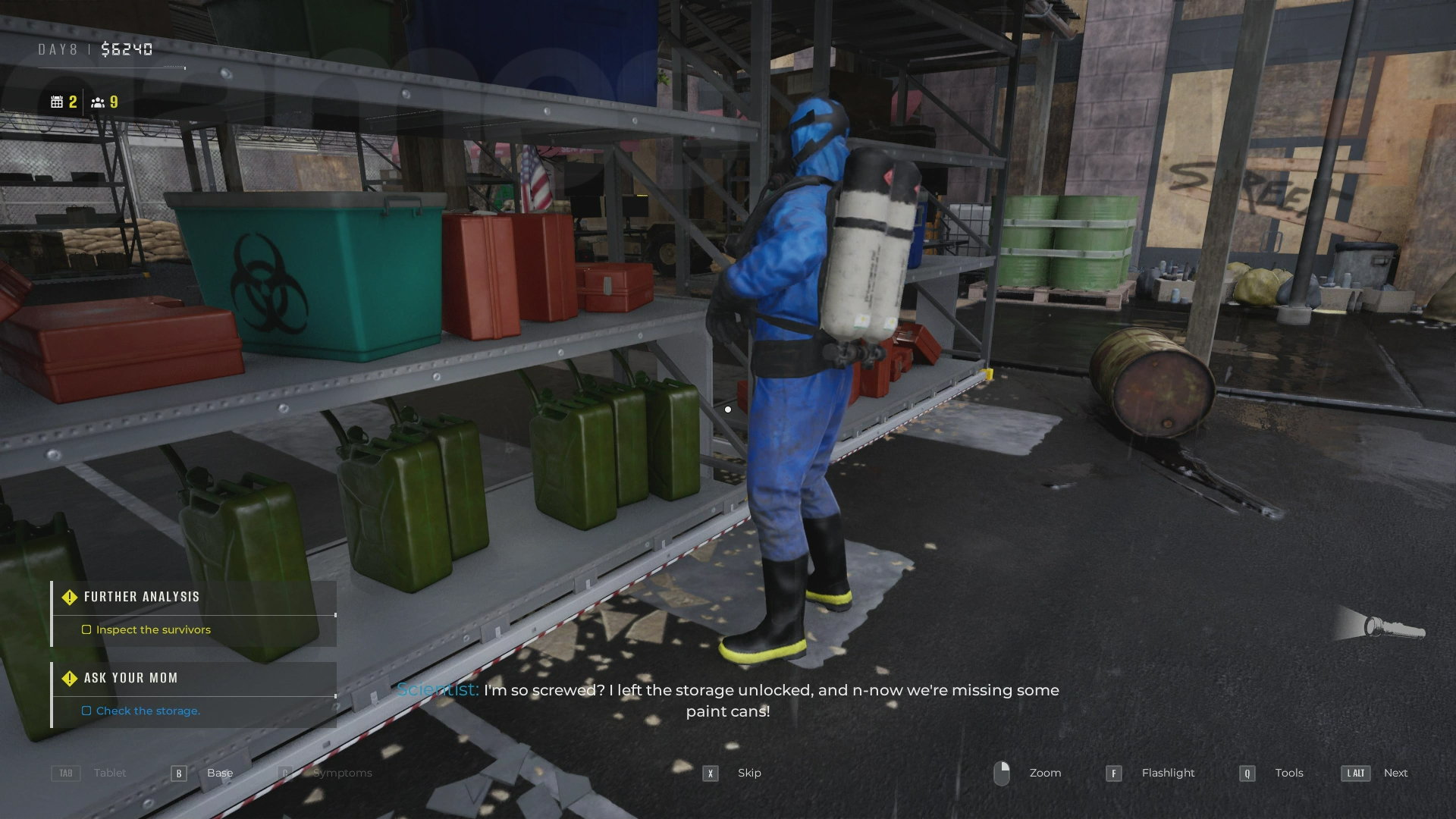The image size is (1456, 819).
Task: Click the mouse Zoom icon
Action: pyautogui.click(x=1003, y=773)
